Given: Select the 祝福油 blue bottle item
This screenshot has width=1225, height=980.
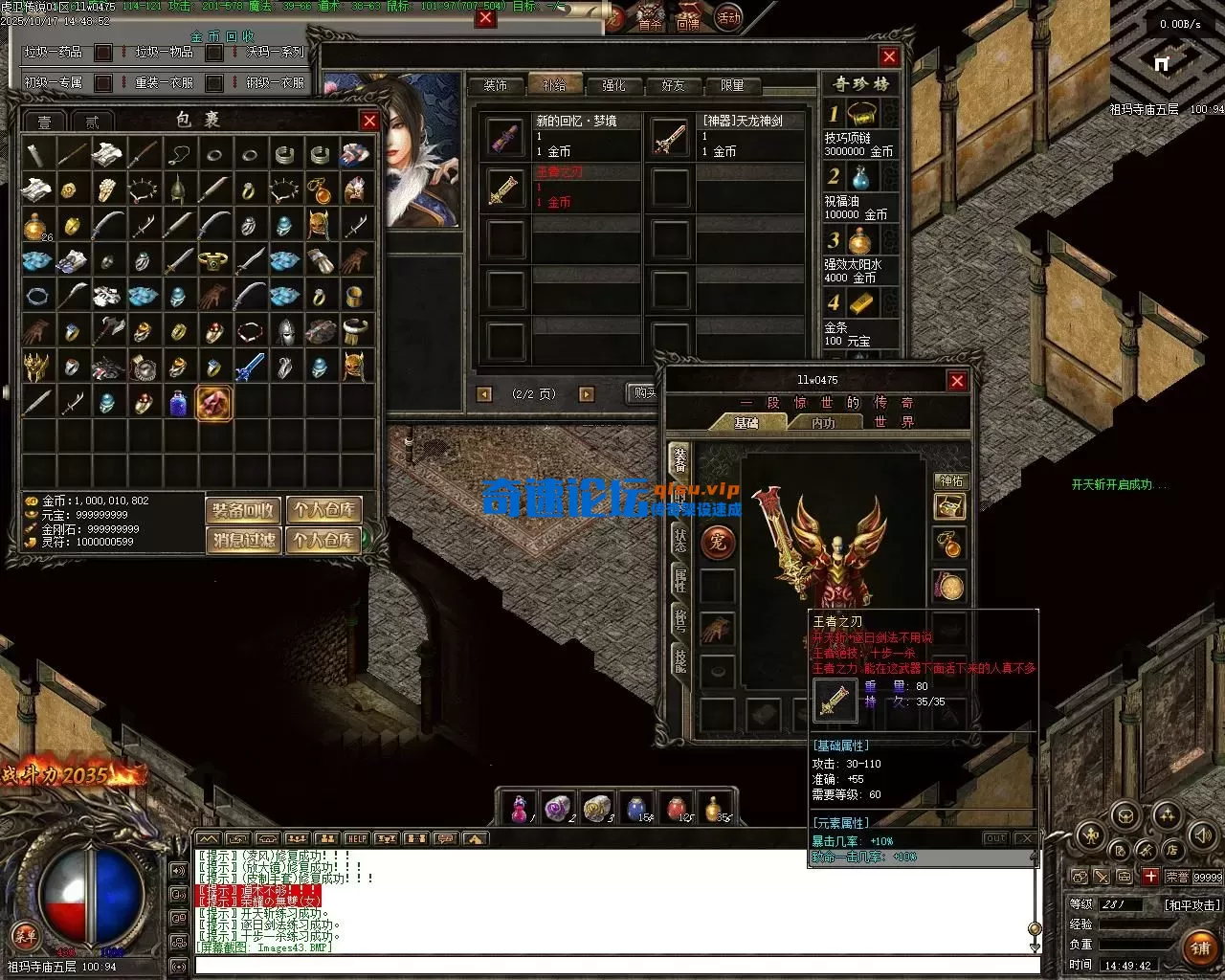Looking at the screenshot, I should [861, 178].
